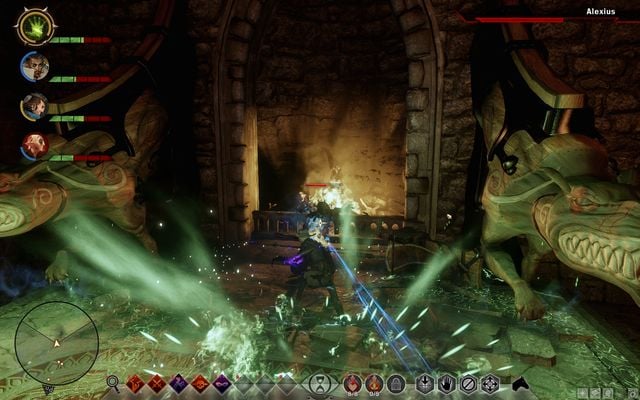Use the second red crossed ability
This screenshot has width=640, height=400.
click(157, 383)
